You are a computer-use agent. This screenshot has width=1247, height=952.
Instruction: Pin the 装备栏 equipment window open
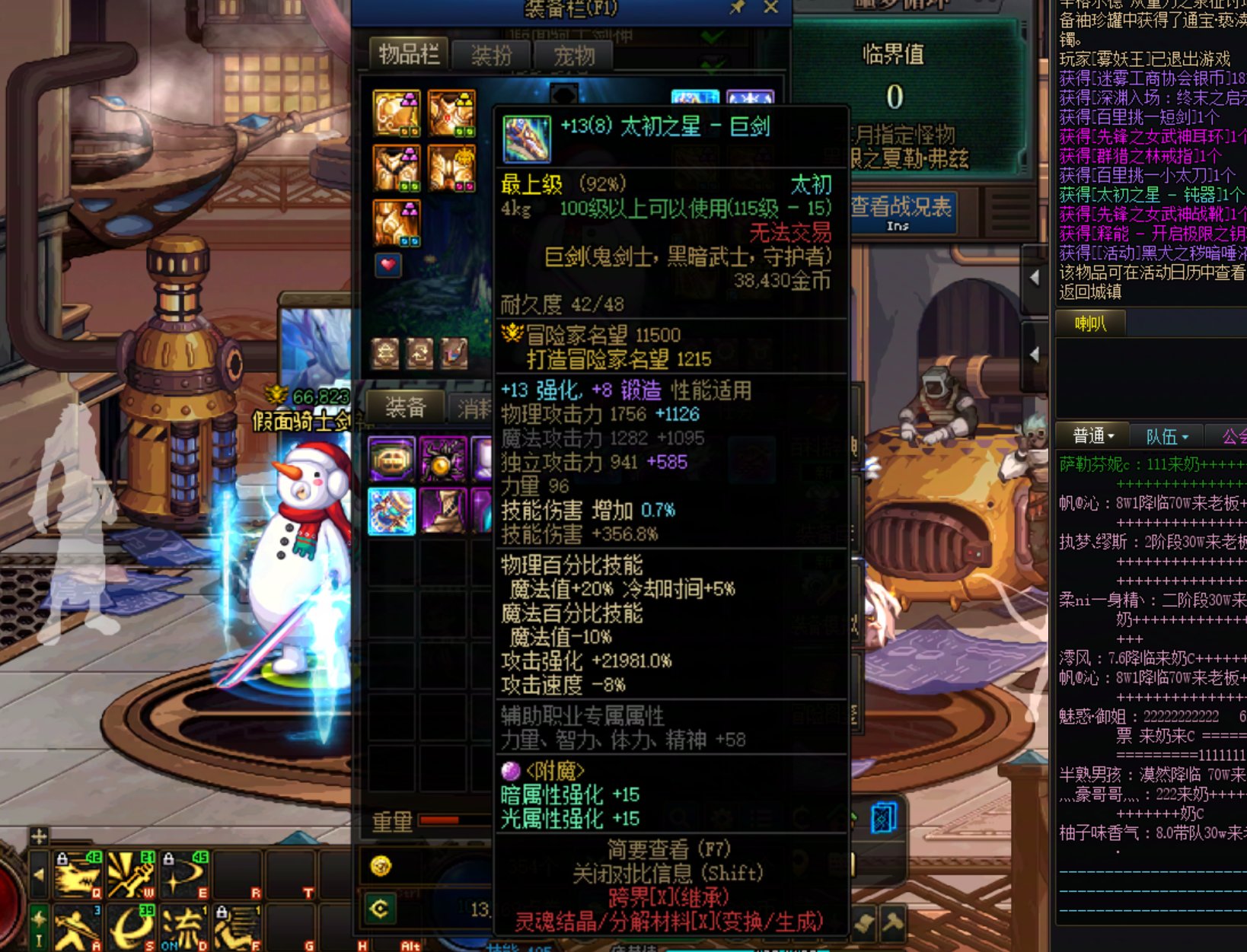[x=737, y=7]
